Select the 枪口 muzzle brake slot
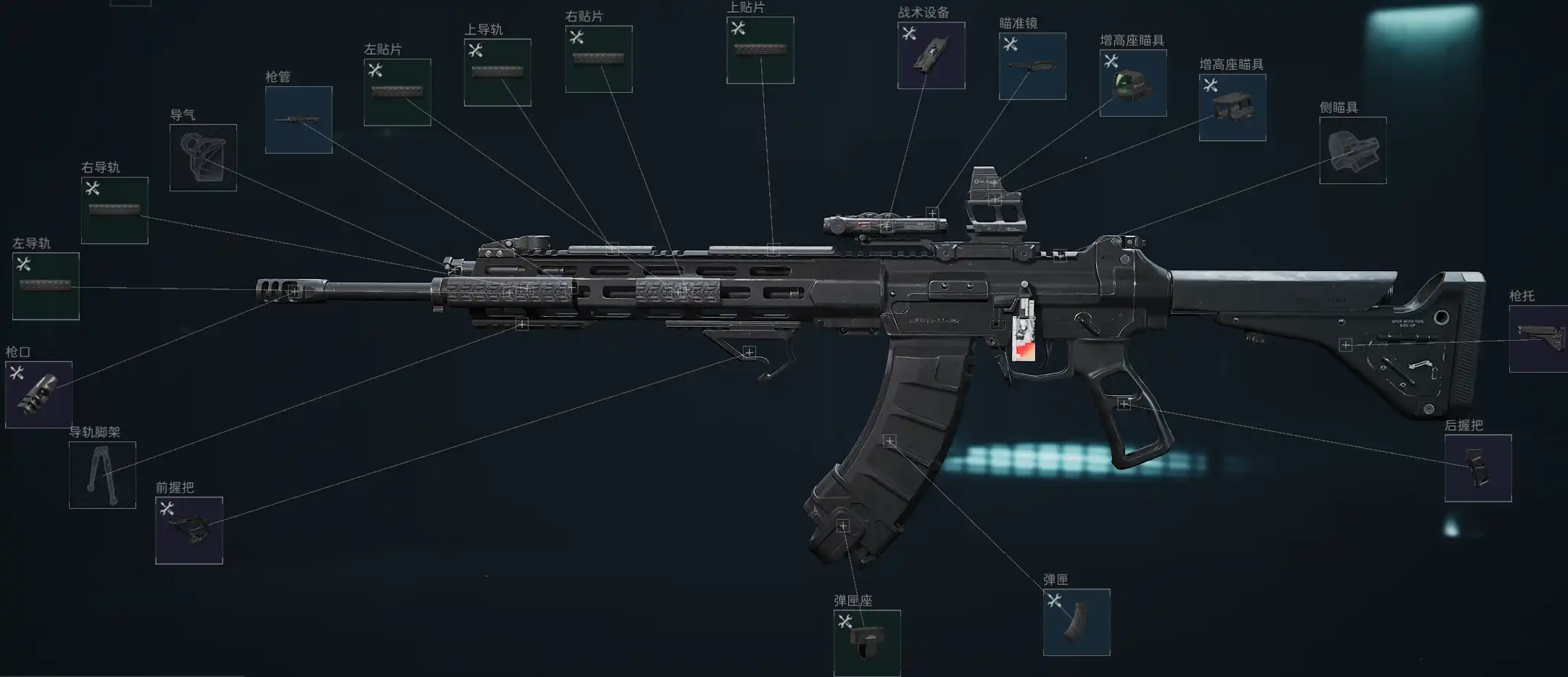The image size is (1568, 677). (x=38, y=394)
